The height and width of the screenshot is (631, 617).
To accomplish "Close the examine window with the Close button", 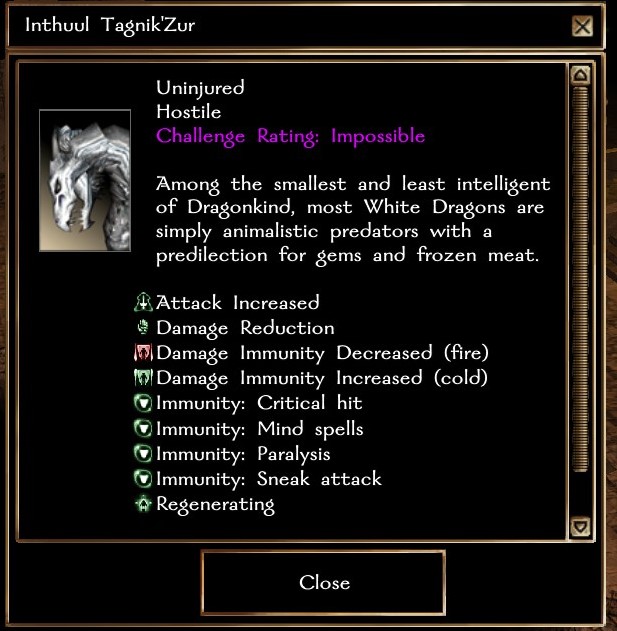I will coord(324,582).
